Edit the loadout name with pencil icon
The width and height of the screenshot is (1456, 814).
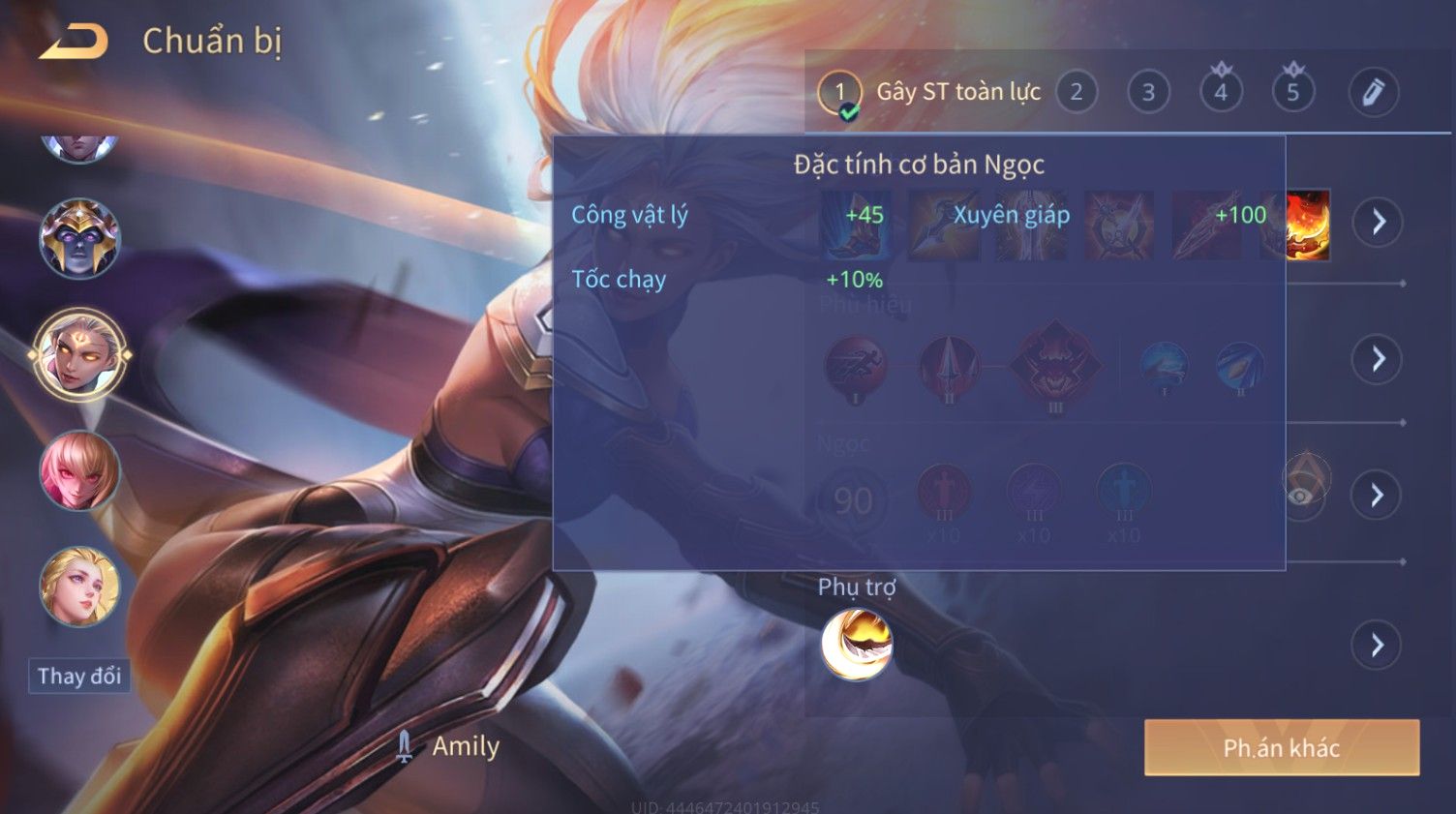coord(1373,93)
